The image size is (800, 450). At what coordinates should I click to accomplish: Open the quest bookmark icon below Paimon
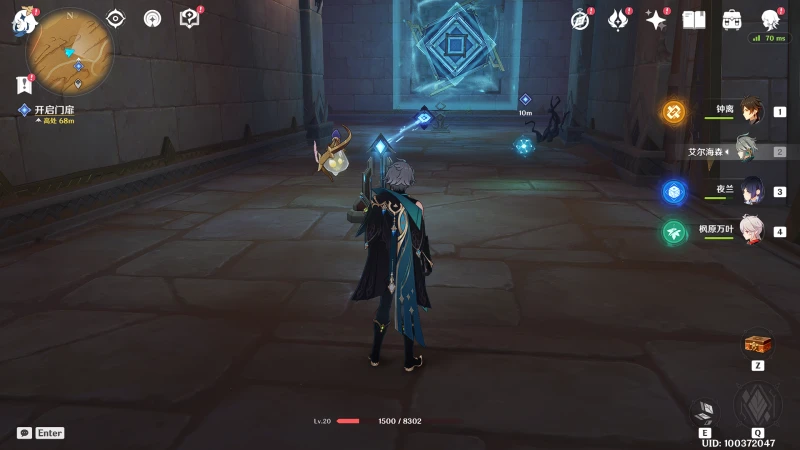pos(23,85)
